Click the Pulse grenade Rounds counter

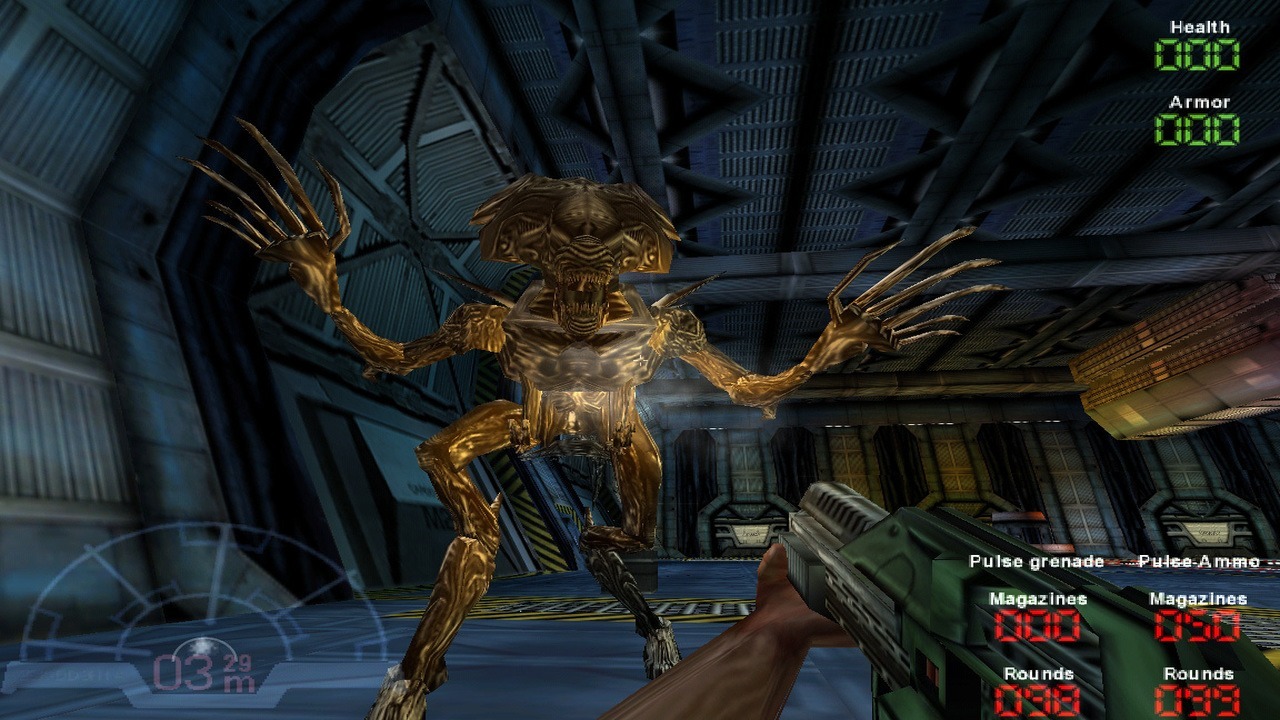click(1036, 702)
